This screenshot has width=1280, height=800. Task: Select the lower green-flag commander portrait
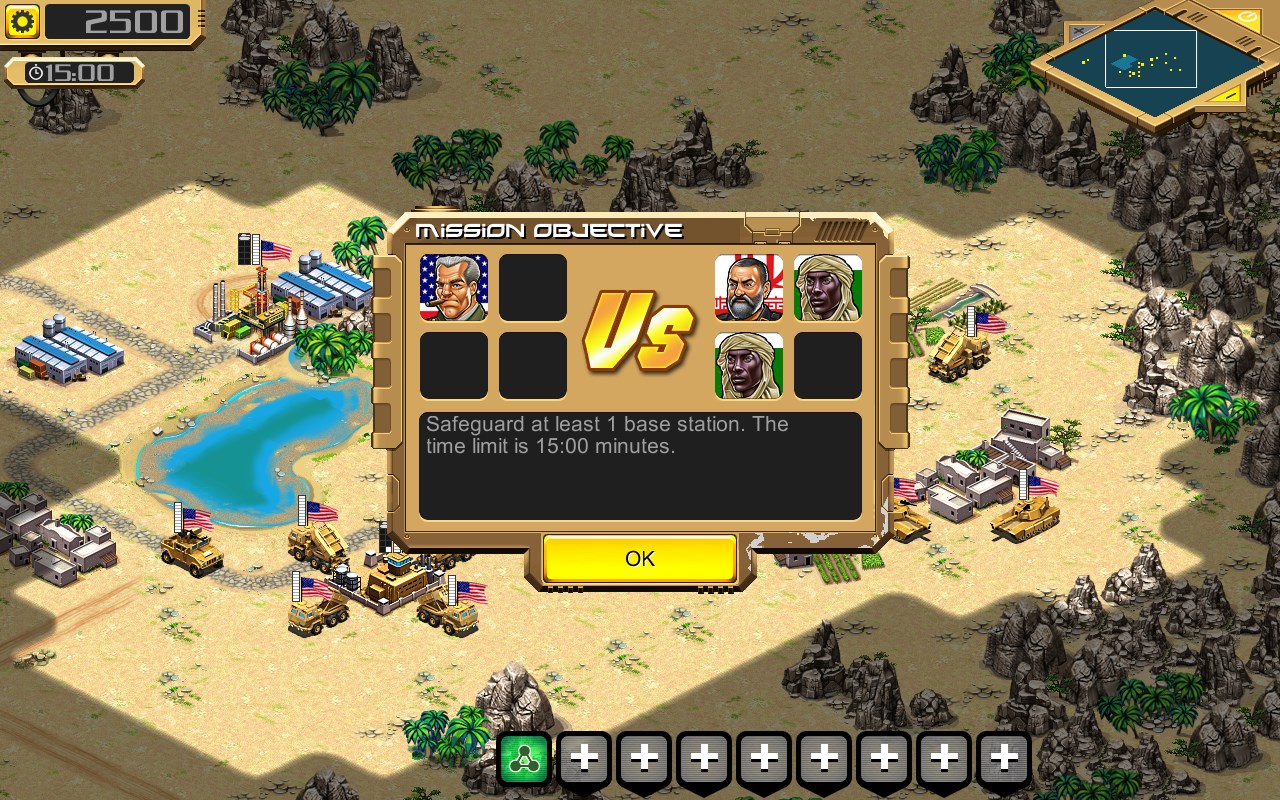tap(748, 364)
